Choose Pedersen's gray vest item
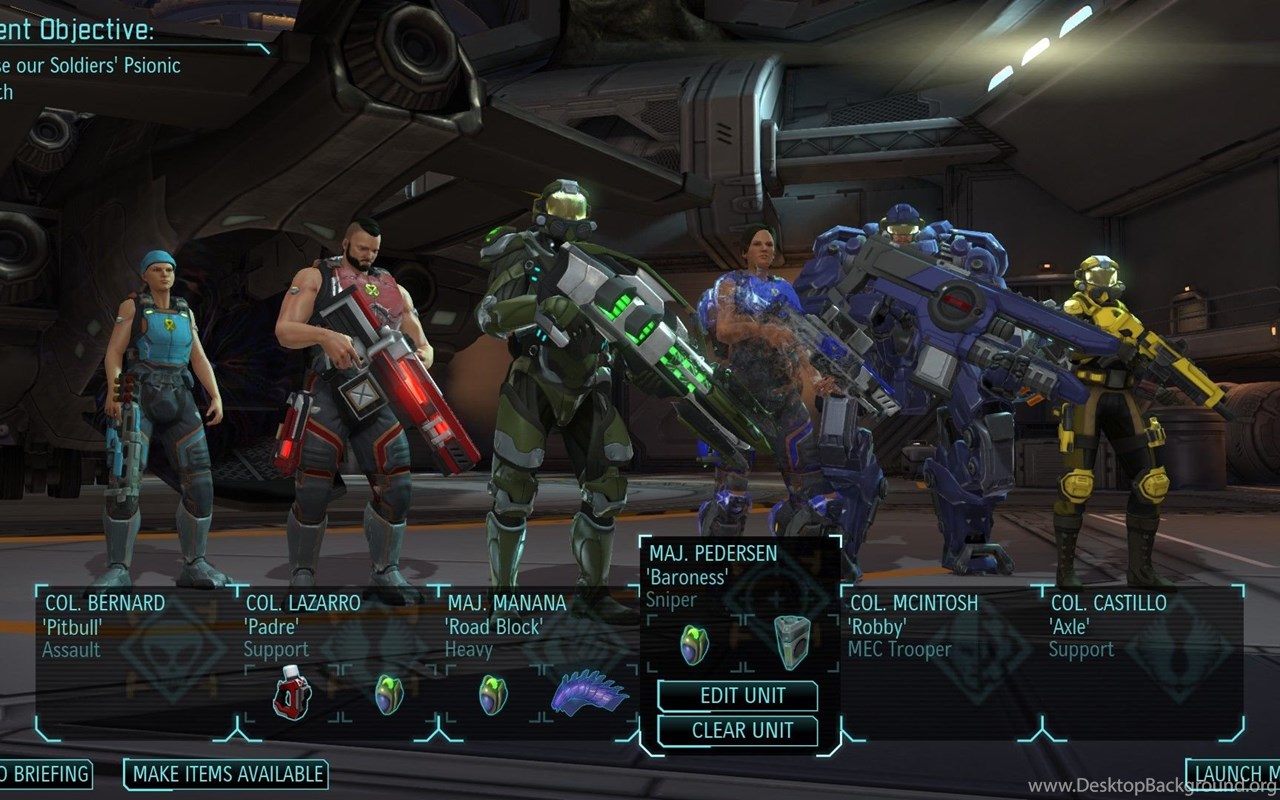Image resolution: width=1280 pixels, height=800 pixels. (x=792, y=642)
